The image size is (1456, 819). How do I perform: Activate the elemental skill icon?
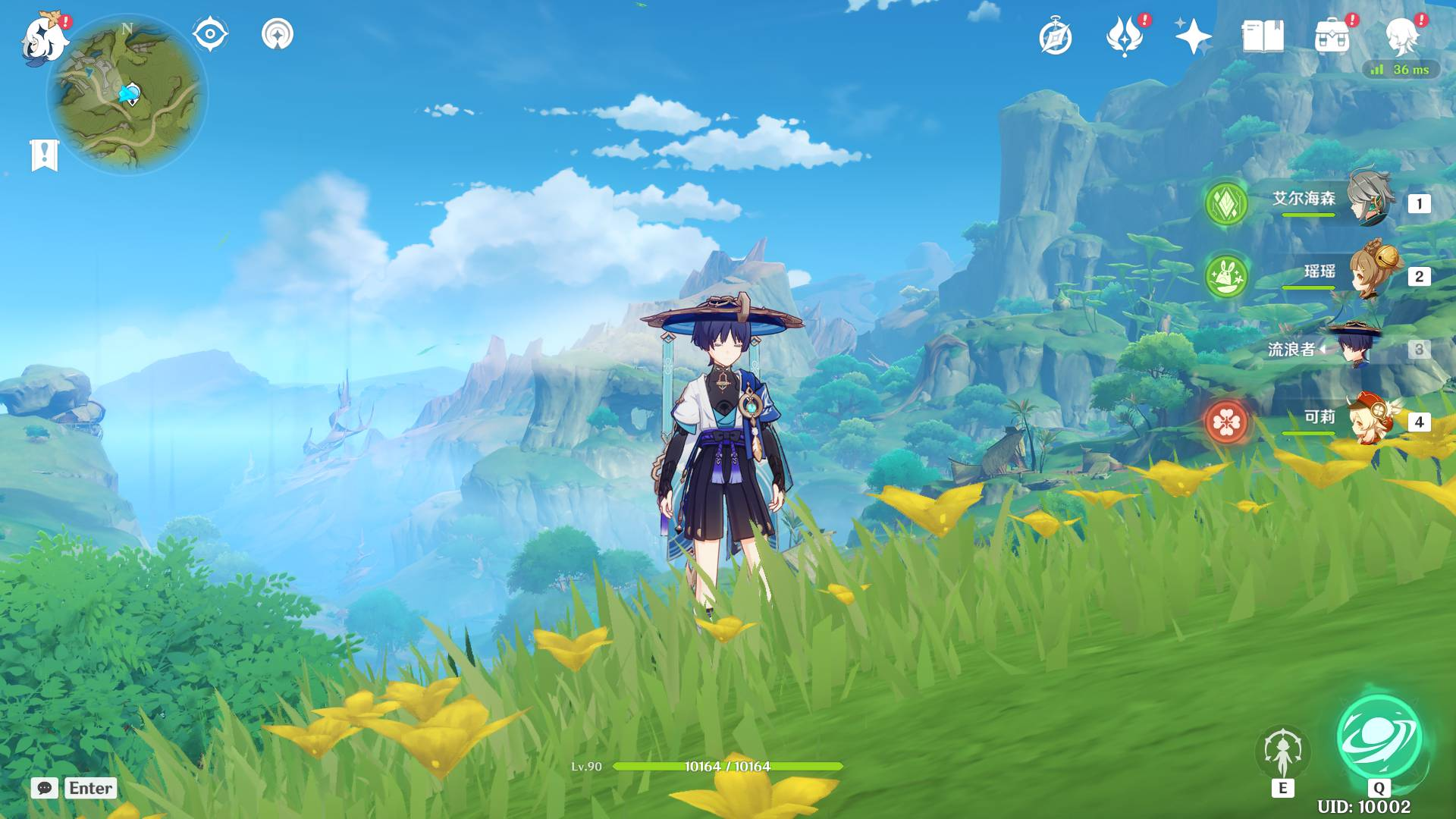click(1282, 754)
